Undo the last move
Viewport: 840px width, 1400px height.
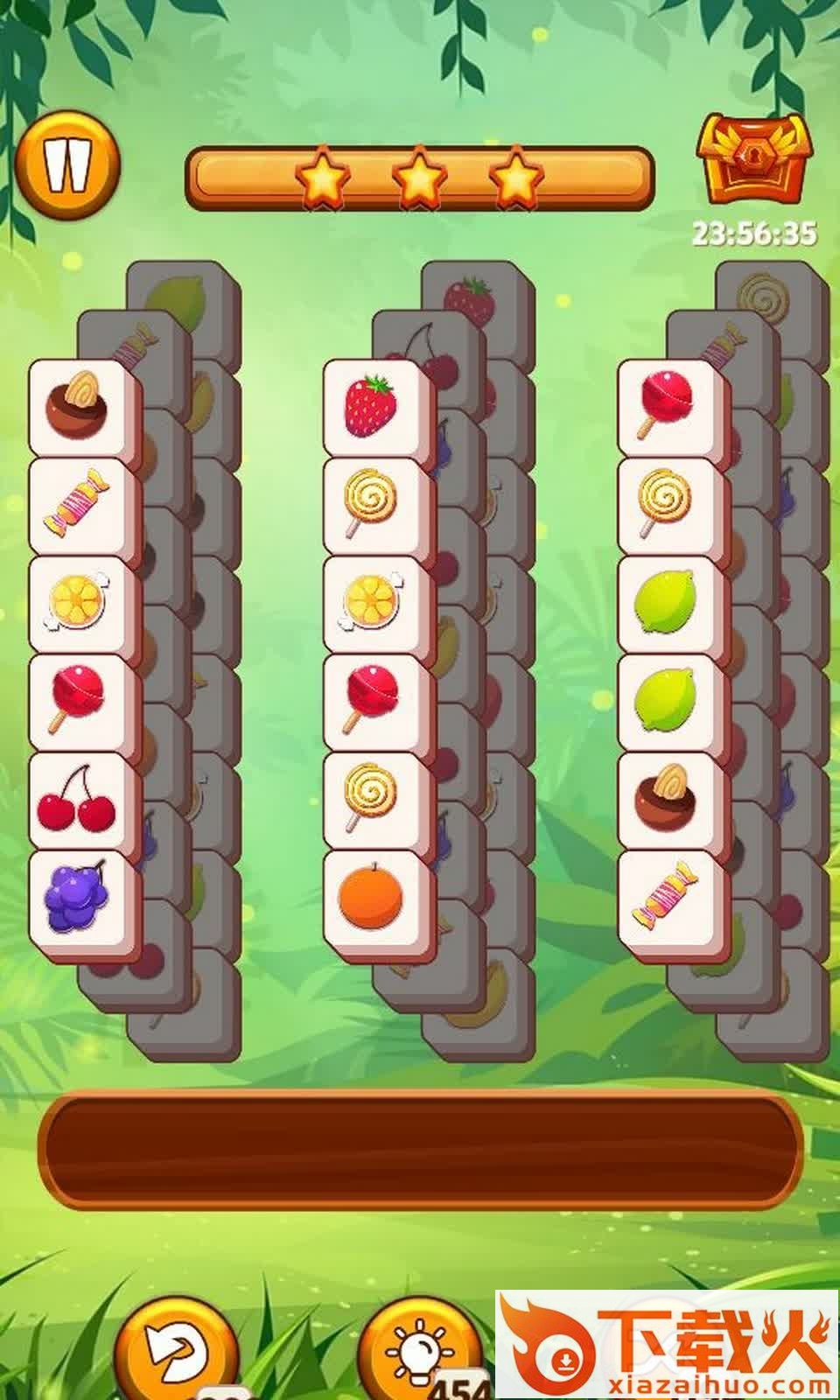coord(175,1352)
